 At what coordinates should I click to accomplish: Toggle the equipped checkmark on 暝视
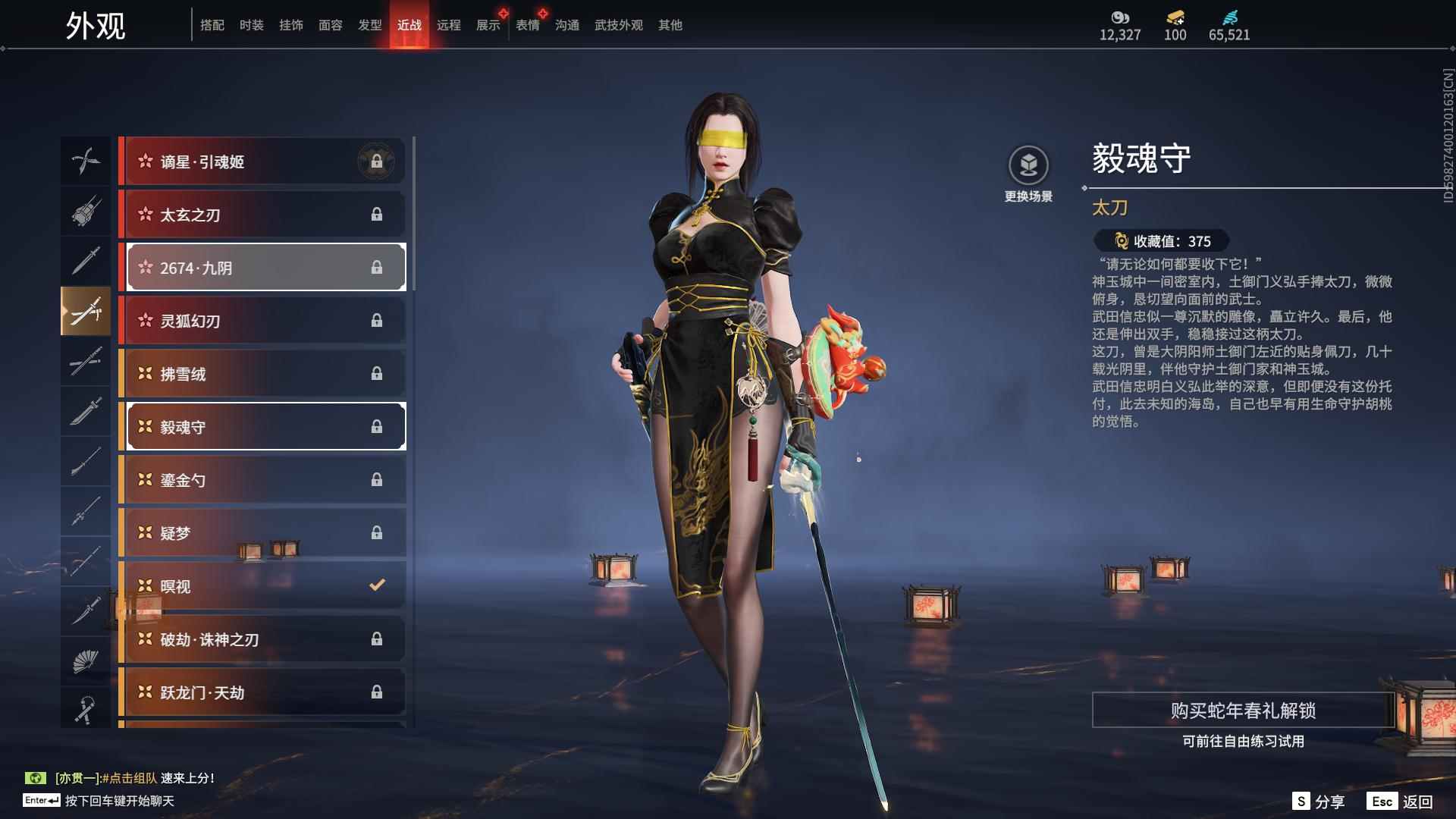click(375, 585)
